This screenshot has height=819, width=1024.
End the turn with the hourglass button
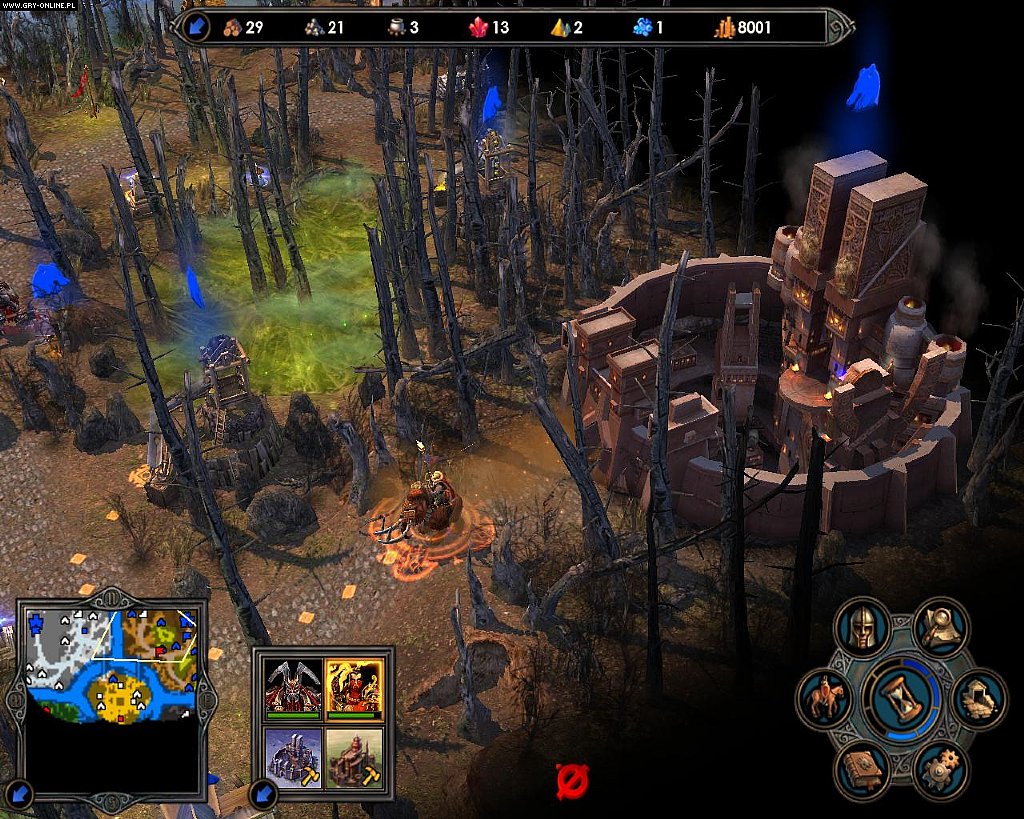tap(901, 700)
